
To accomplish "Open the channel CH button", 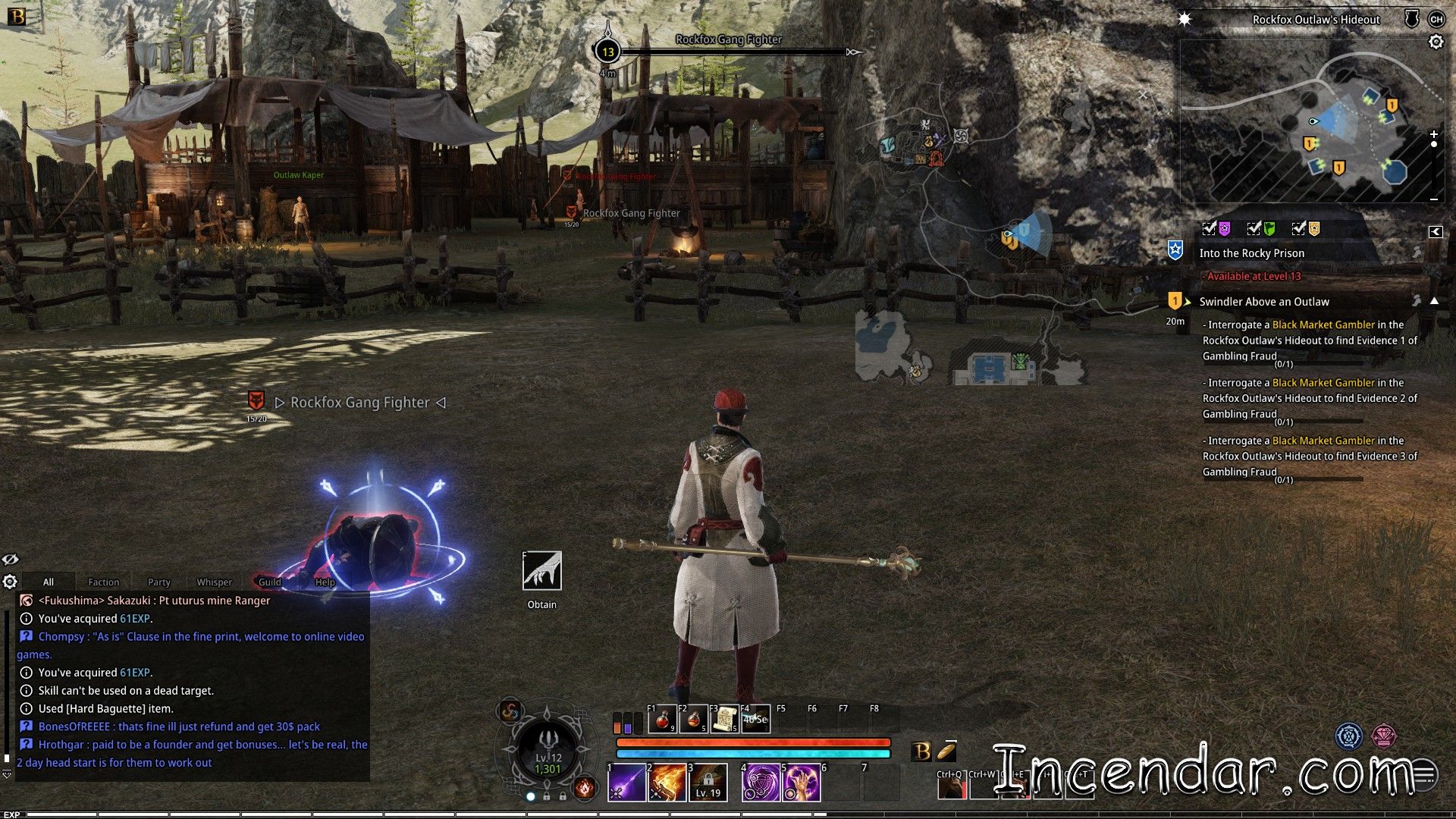I will click(x=1436, y=20).
